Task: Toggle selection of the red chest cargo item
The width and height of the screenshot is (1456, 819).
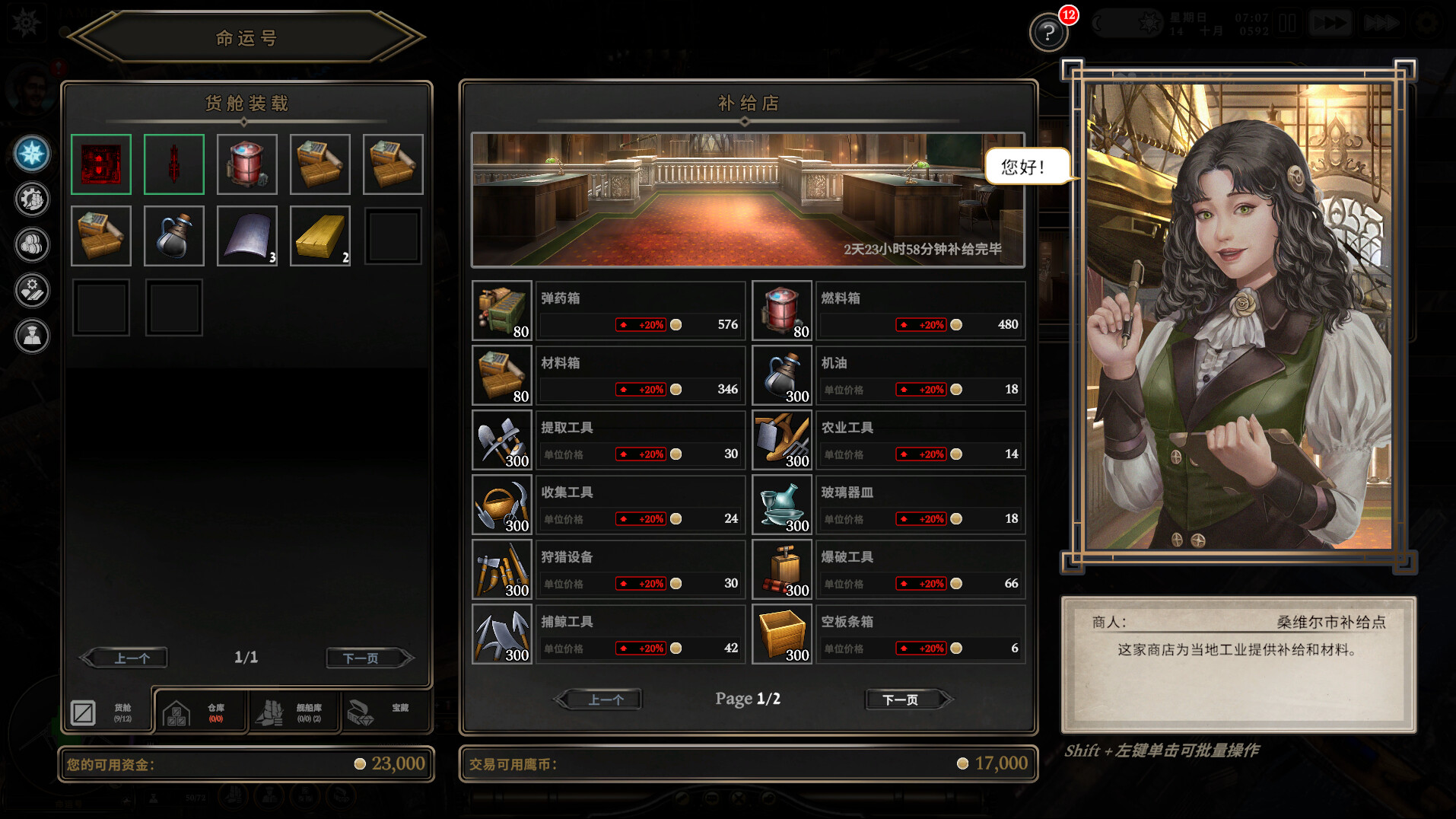Action: 100,164
